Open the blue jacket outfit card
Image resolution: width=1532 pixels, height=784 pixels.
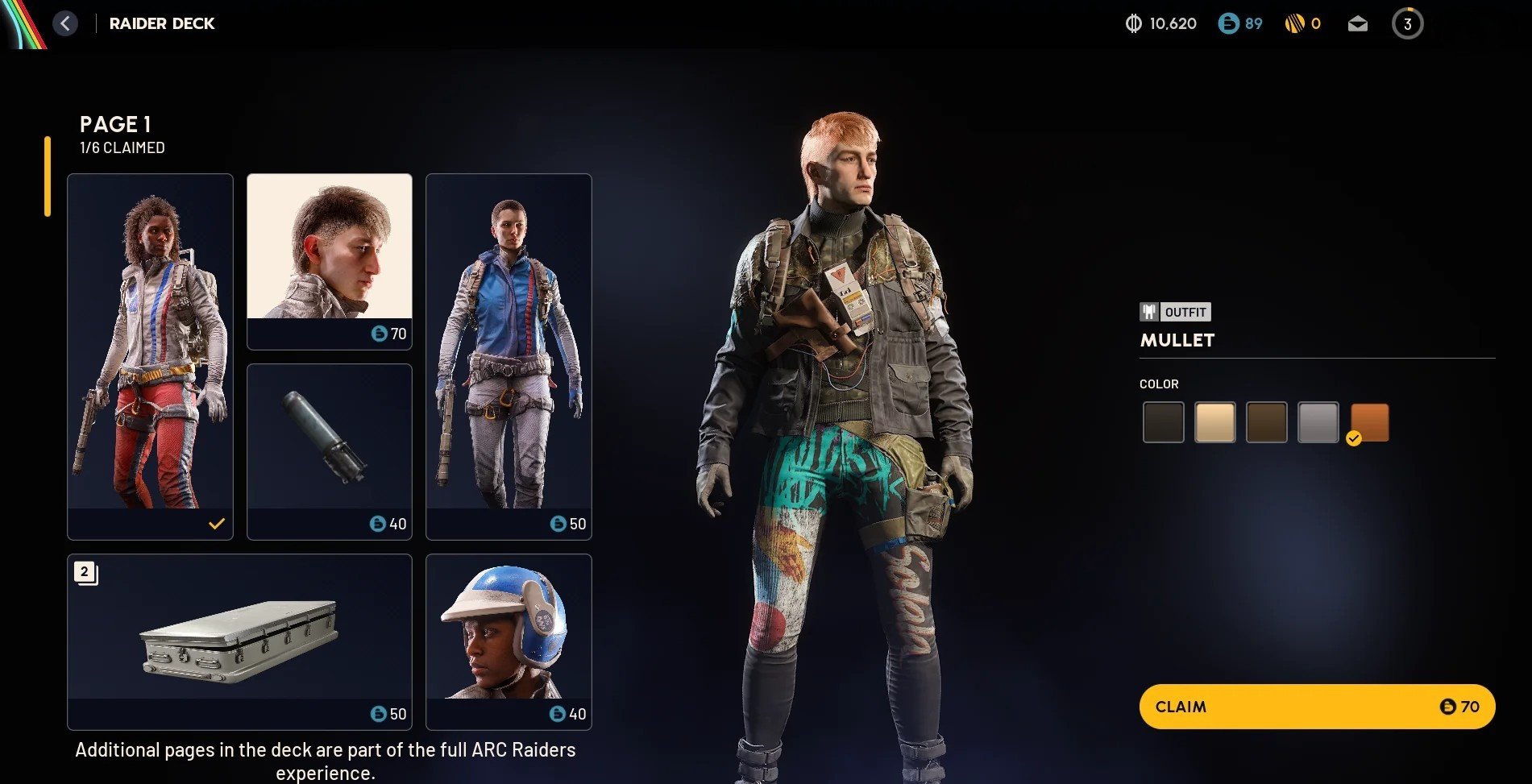pyautogui.click(x=509, y=355)
